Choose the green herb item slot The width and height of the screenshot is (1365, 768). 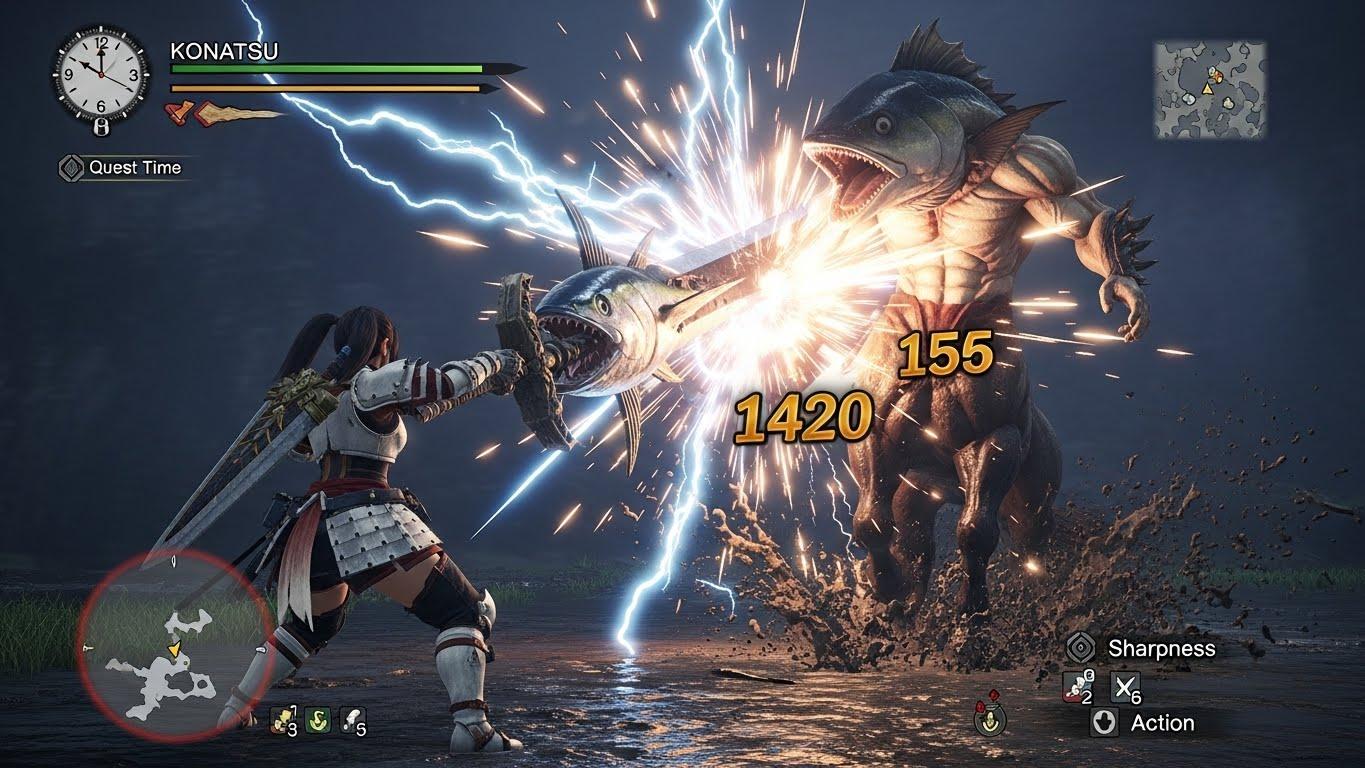coord(318,719)
